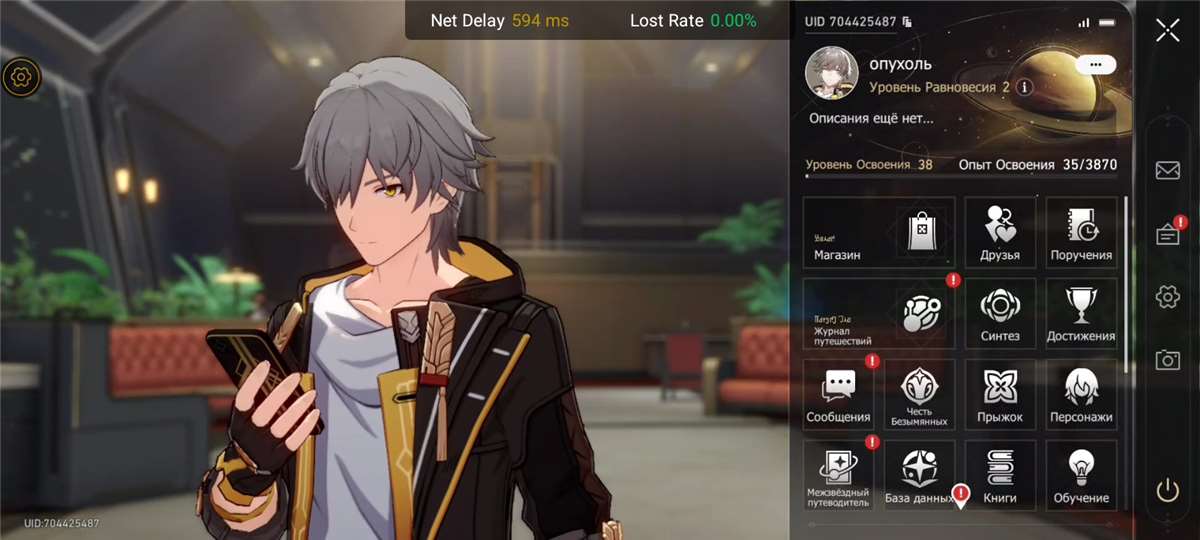1200x540 pixels.
Task: Click the power logout icon
Action: pyautogui.click(x=1167, y=490)
